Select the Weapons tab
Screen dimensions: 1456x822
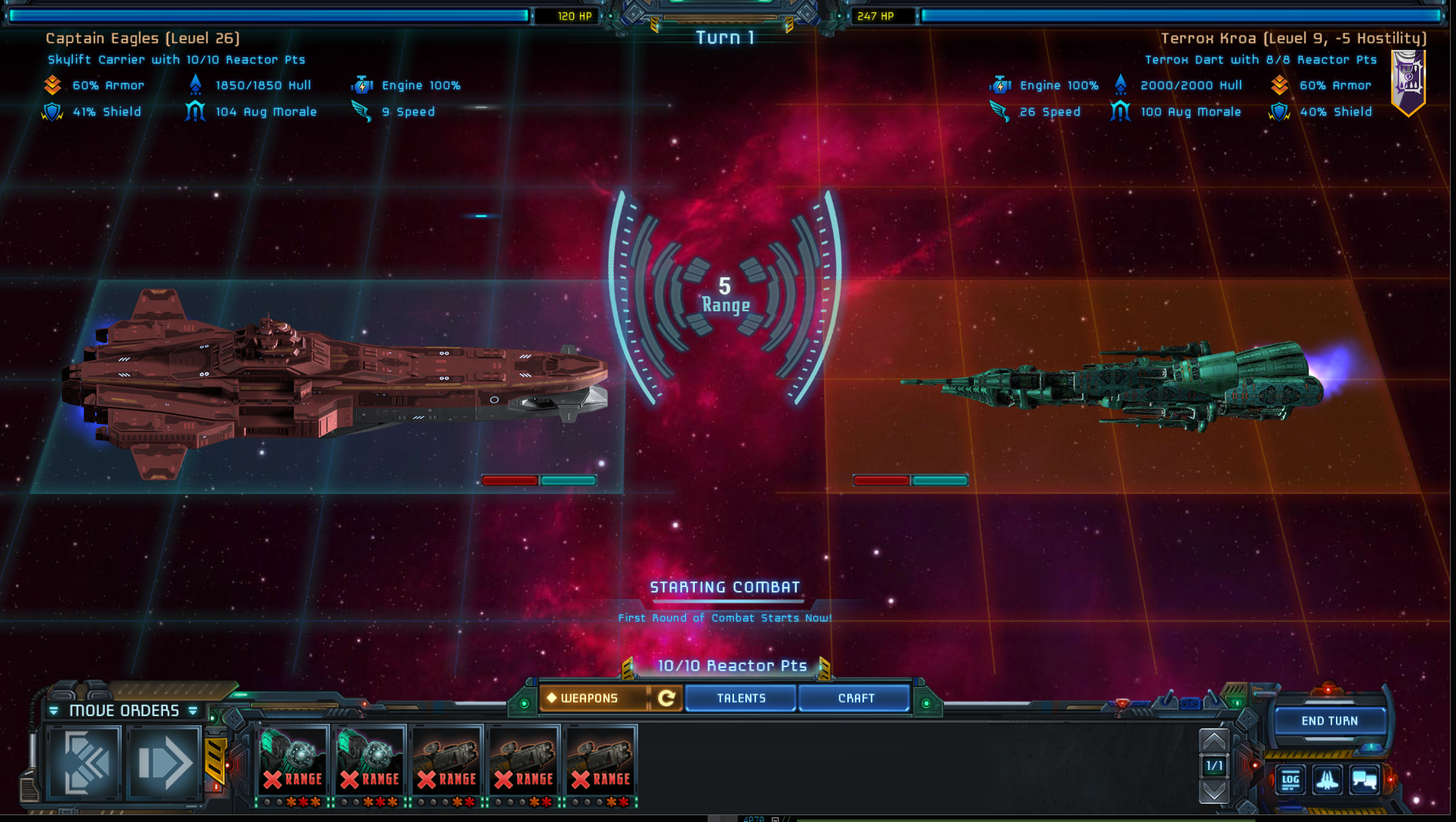click(593, 698)
